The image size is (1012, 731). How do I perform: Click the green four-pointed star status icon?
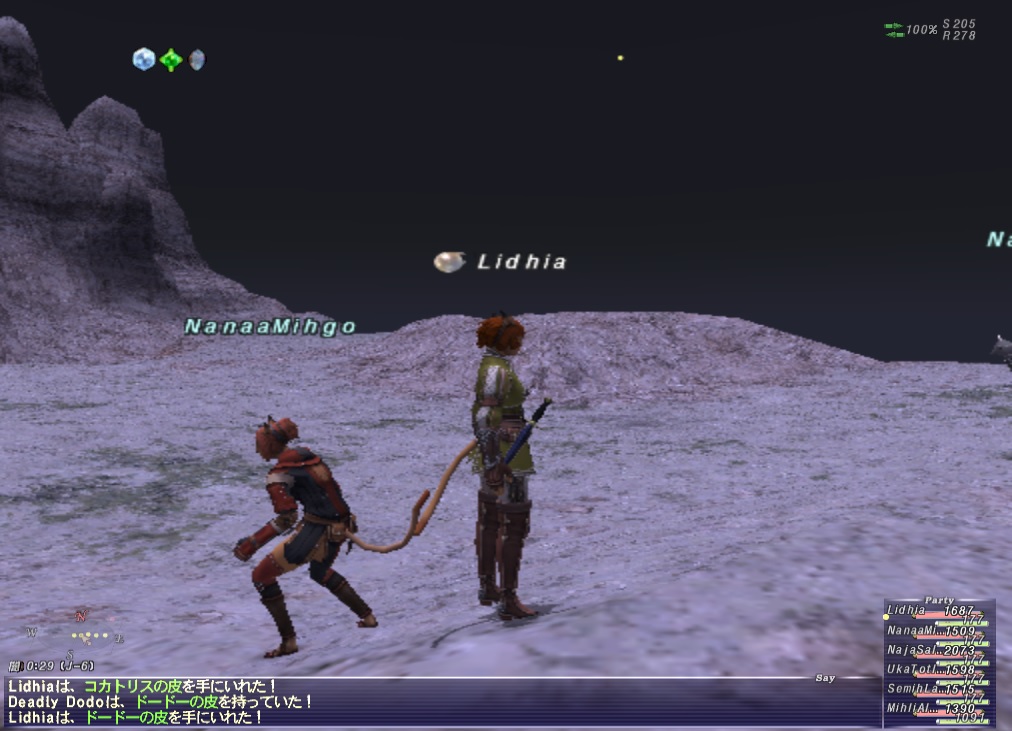[171, 60]
